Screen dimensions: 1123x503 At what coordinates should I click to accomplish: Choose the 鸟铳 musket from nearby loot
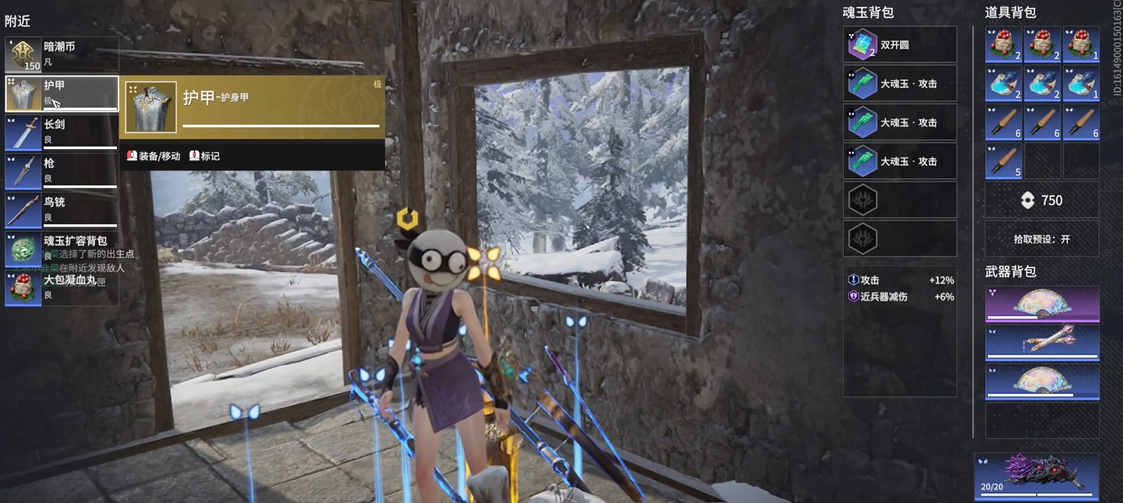(61, 209)
